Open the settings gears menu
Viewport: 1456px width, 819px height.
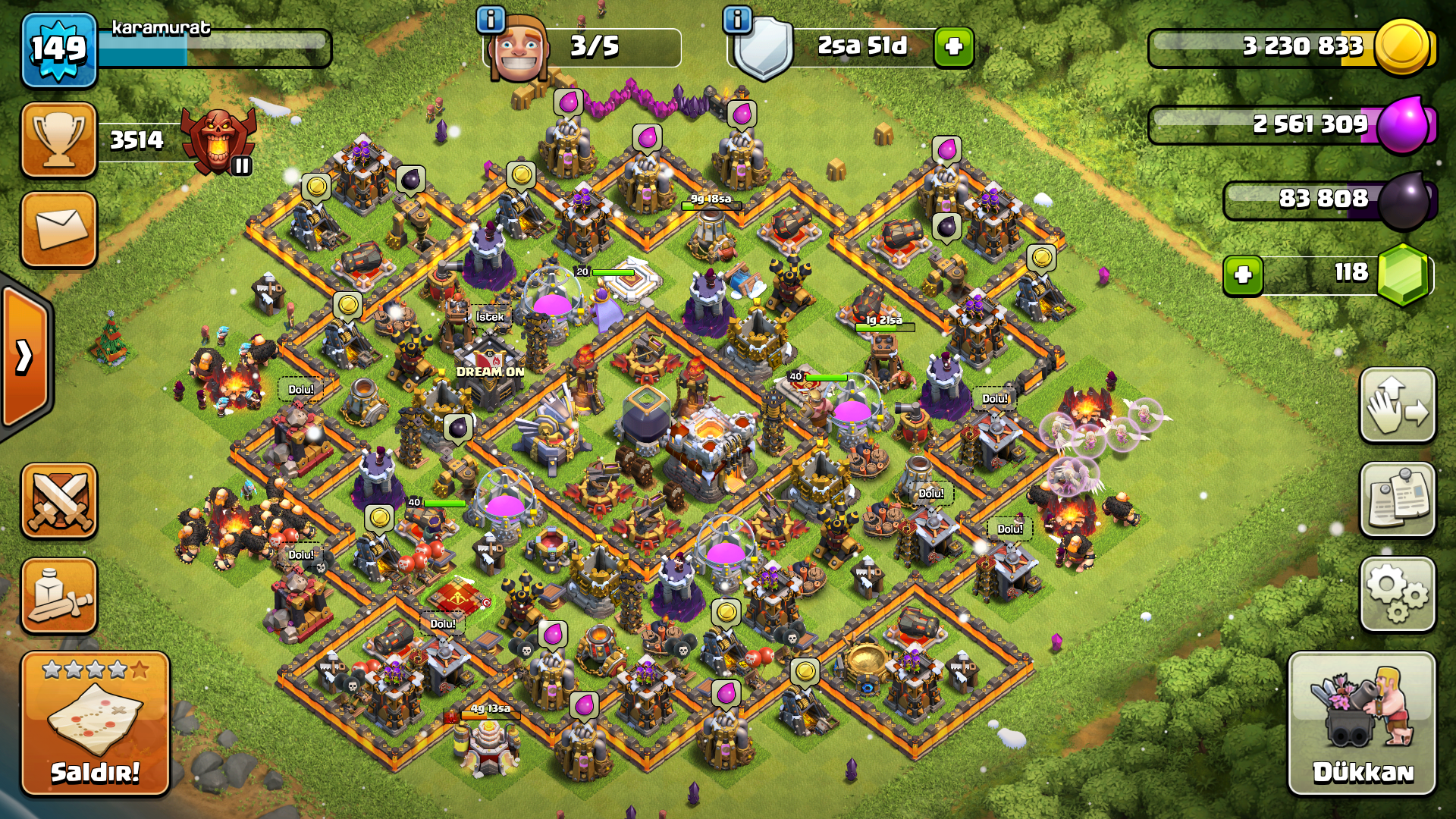click(1398, 594)
